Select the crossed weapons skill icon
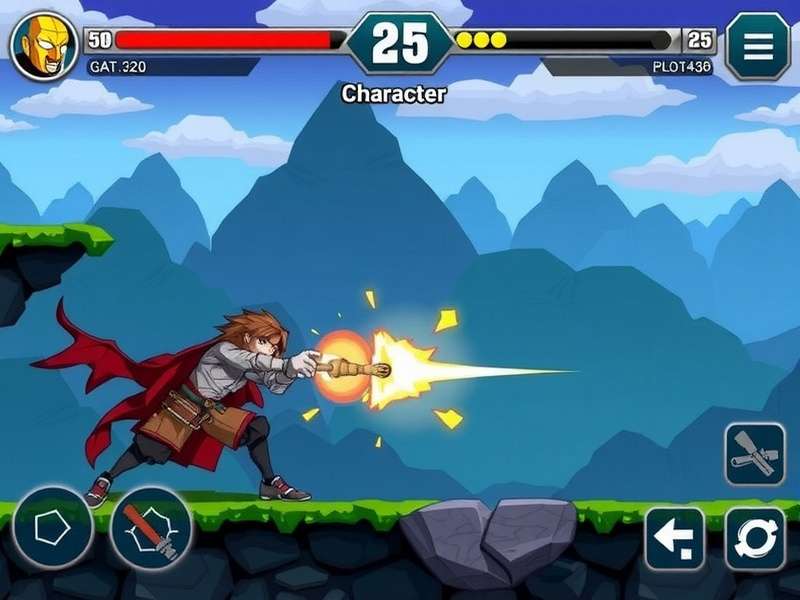The height and width of the screenshot is (600, 800). [755, 454]
